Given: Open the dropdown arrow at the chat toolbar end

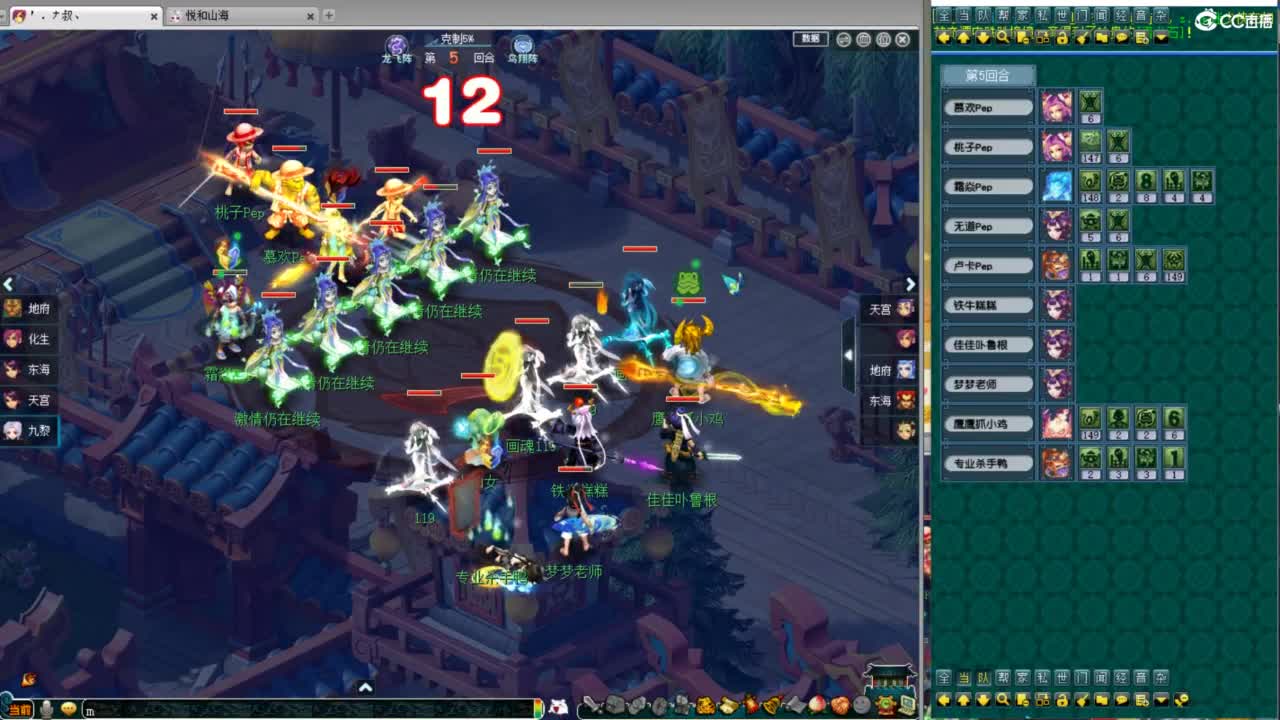Looking at the screenshot, I should pyautogui.click(x=1160, y=37).
